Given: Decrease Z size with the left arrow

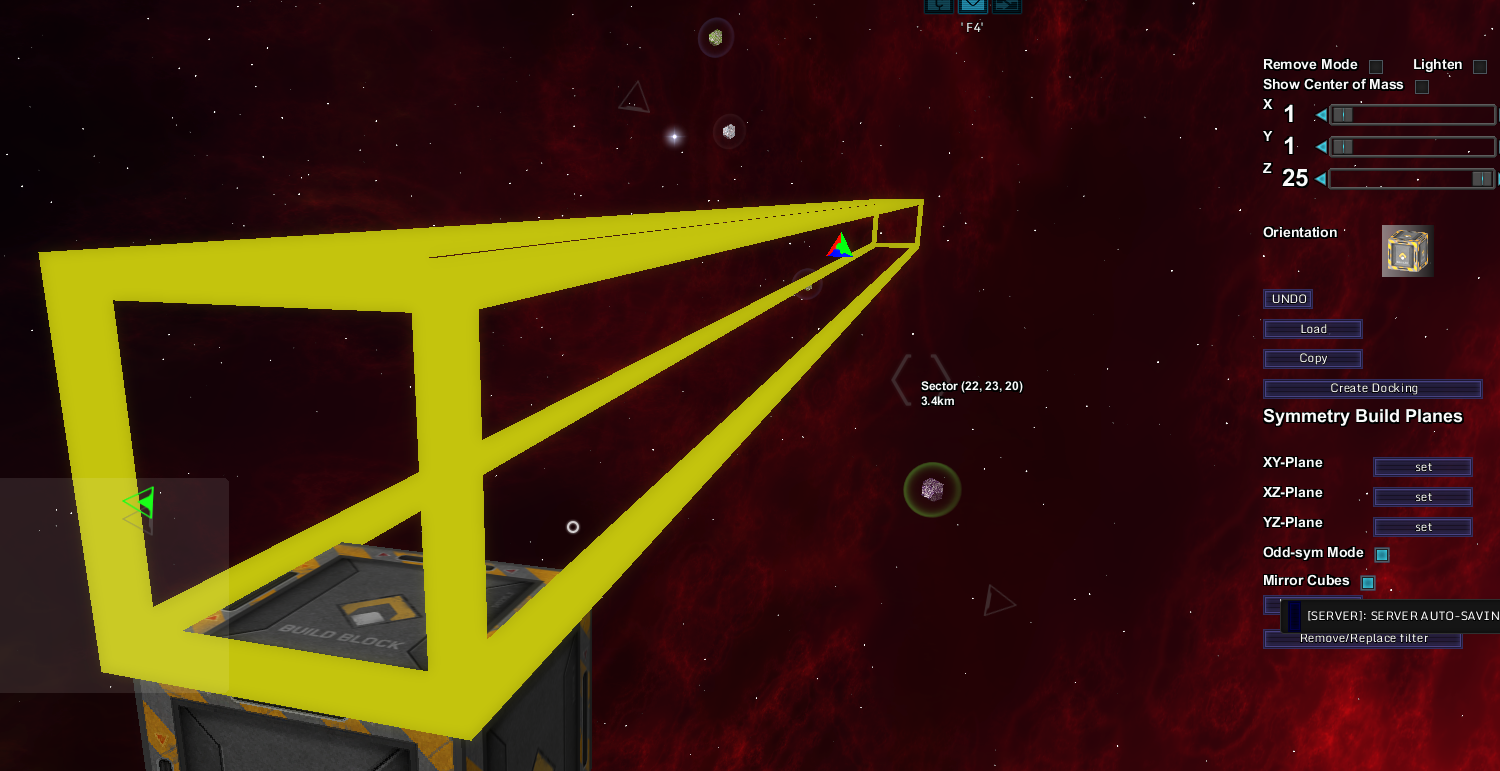Looking at the screenshot, I should pyautogui.click(x=1321, y=179).
